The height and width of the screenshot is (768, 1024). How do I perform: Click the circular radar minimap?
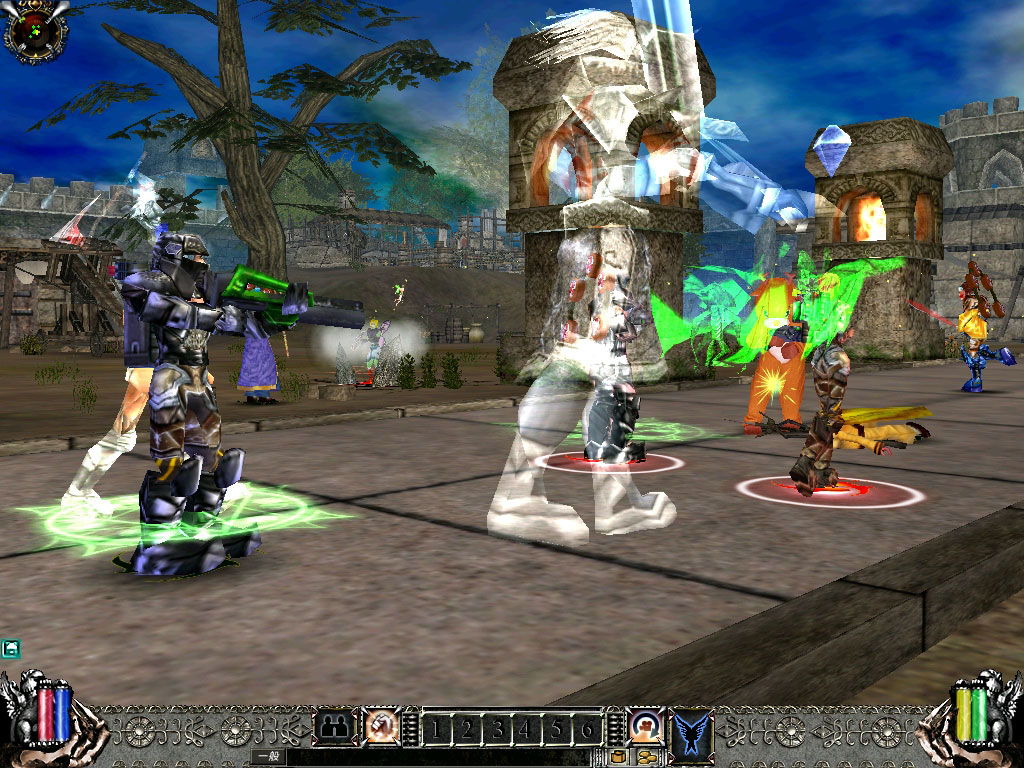[x=35, y=30]
